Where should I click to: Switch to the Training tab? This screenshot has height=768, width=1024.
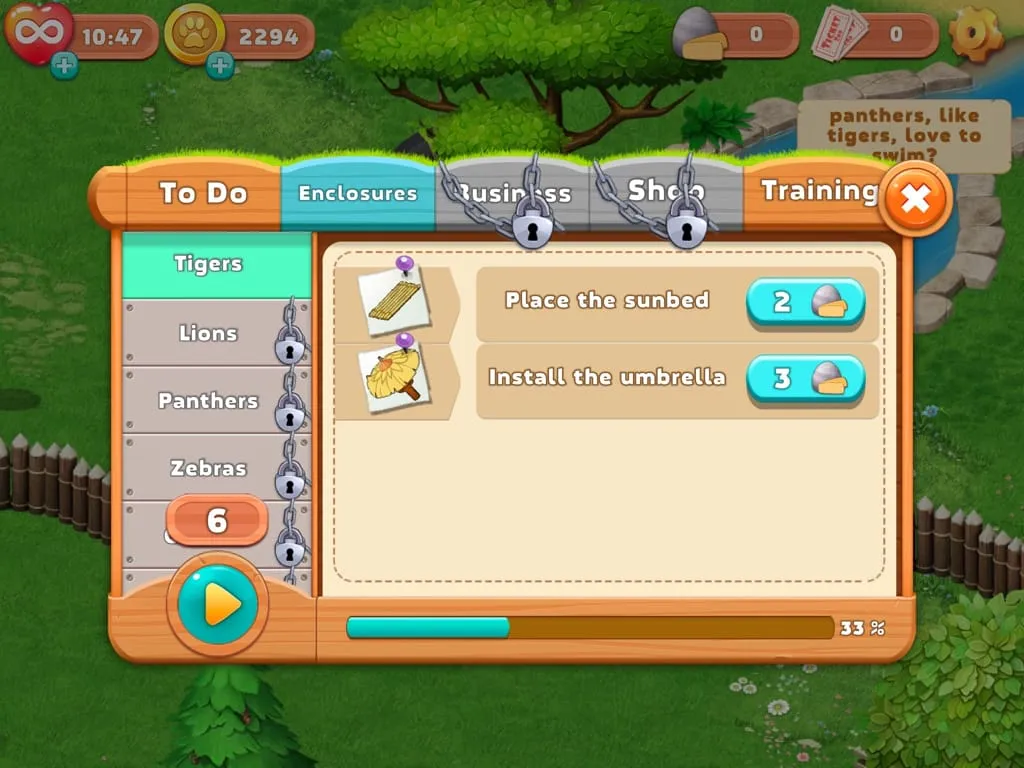point(818,191)
